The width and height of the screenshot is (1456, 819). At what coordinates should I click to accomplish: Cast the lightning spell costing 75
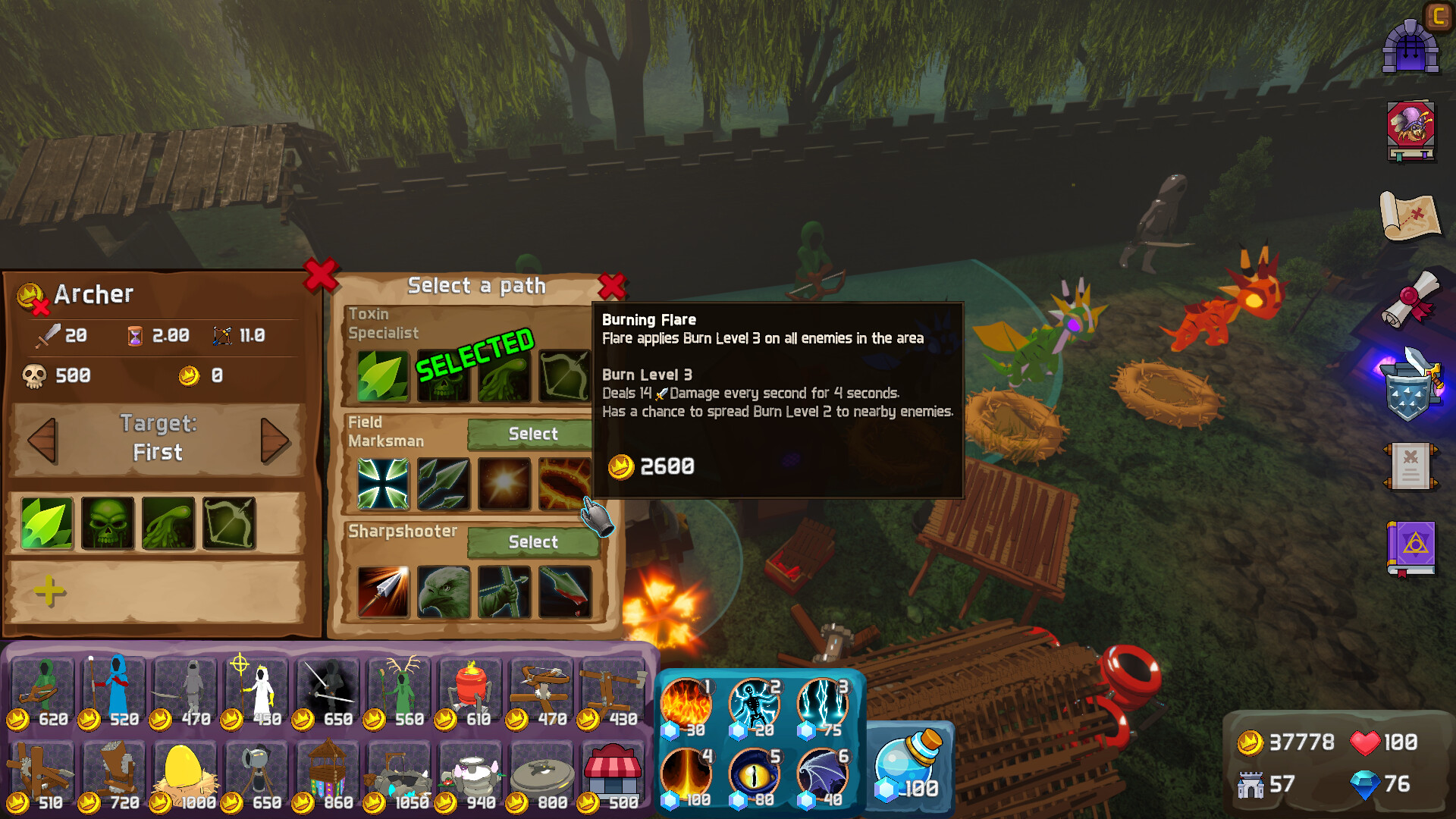point(824,702)
